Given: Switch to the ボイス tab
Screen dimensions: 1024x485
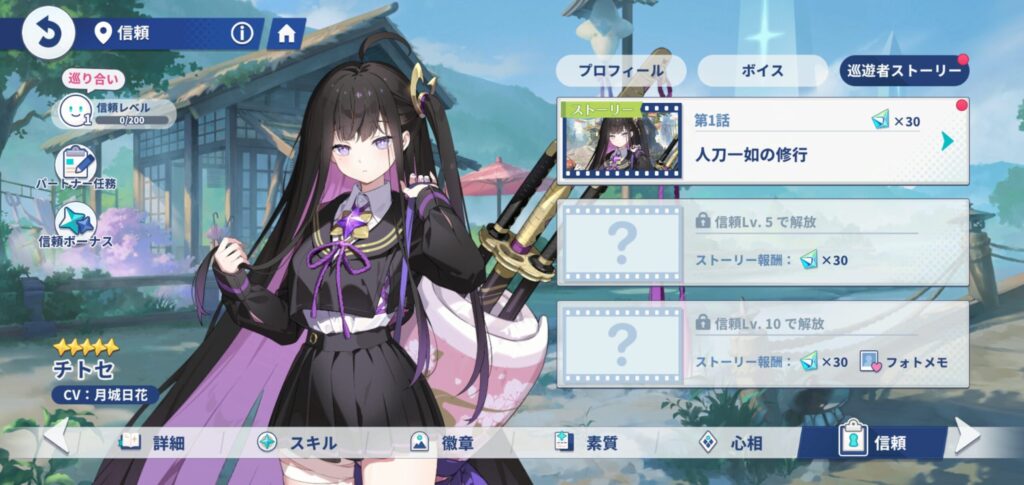Looking at the screenshot, I should point(762,71).
